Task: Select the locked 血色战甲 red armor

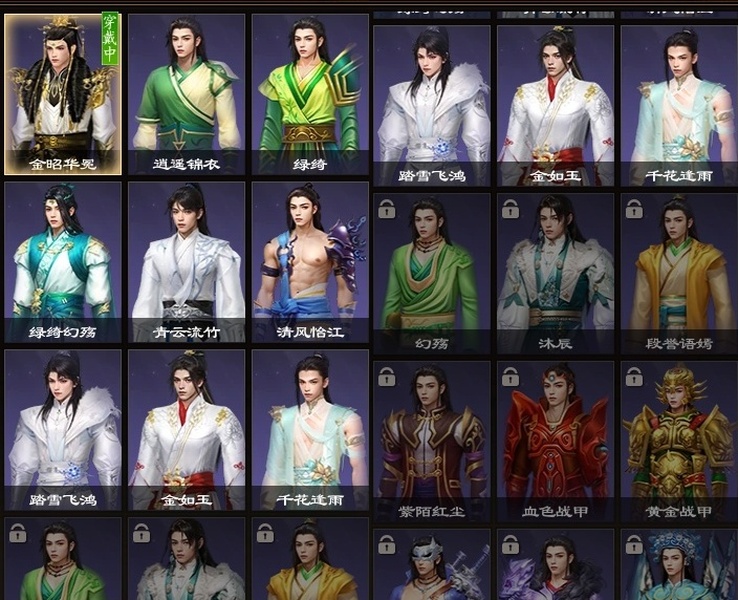Action: pyautogui.click(x=555, y=441)
